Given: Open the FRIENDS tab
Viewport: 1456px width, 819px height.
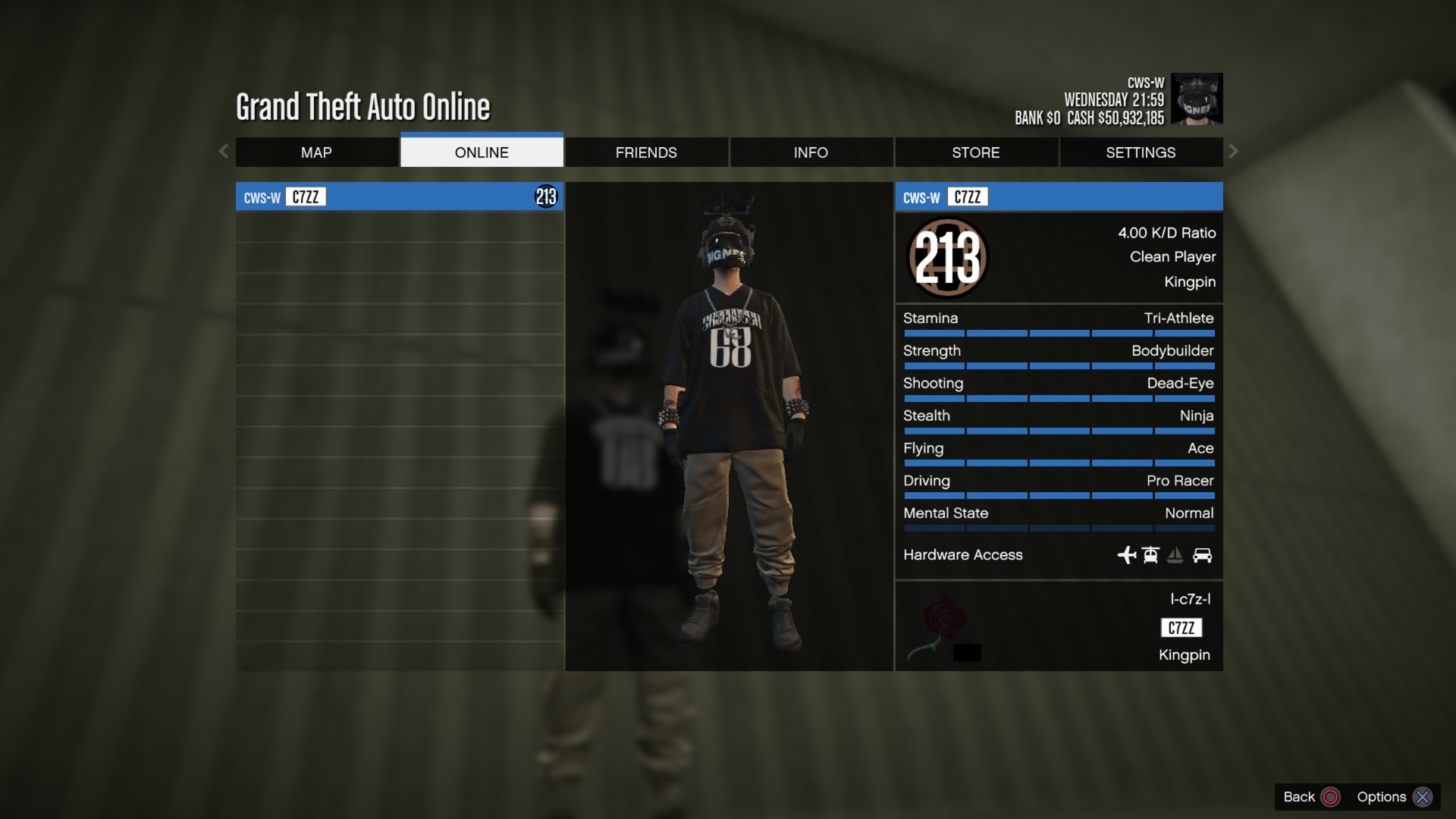Looking at the screenshot, I should (646, 152).
